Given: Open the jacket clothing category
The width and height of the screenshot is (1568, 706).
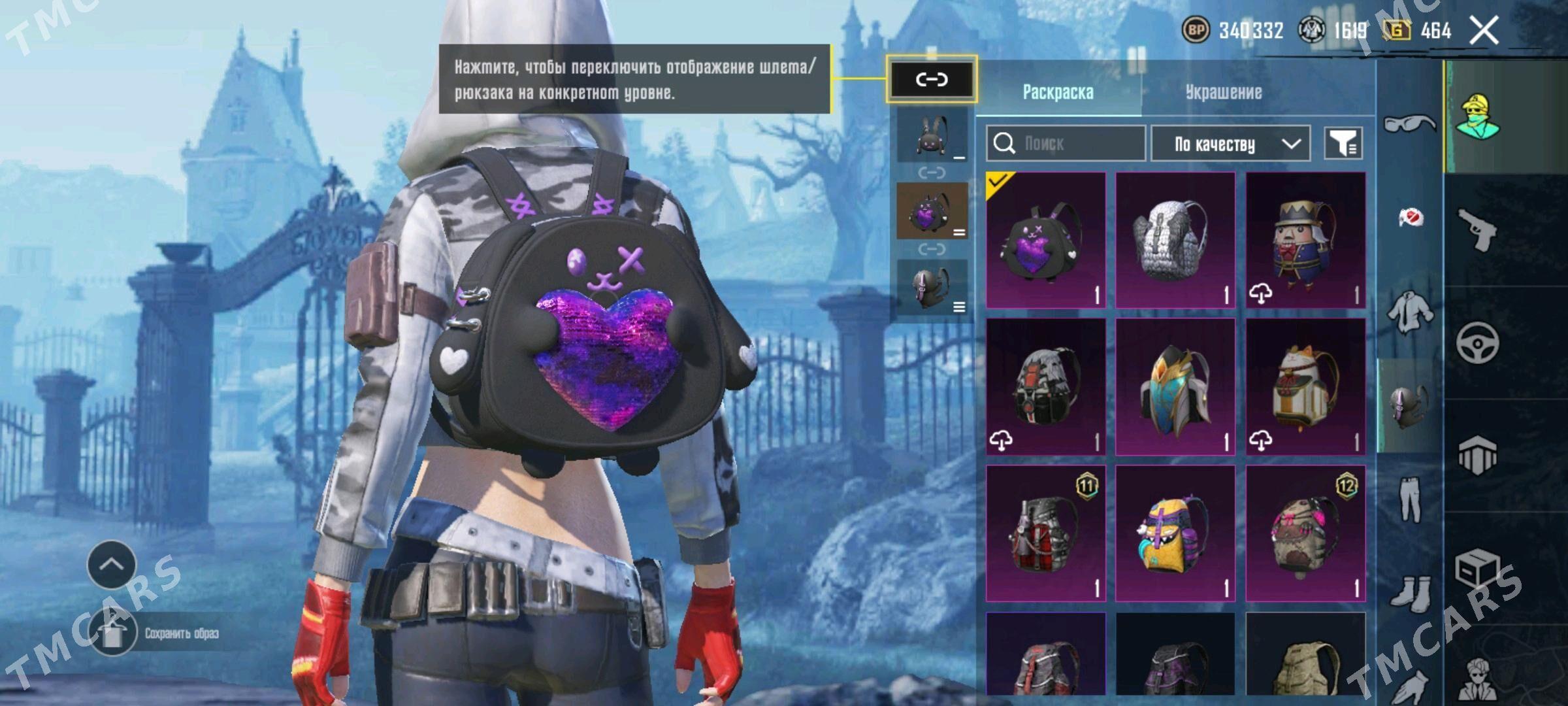Looking at the screenshot, I should [1409, 312].
